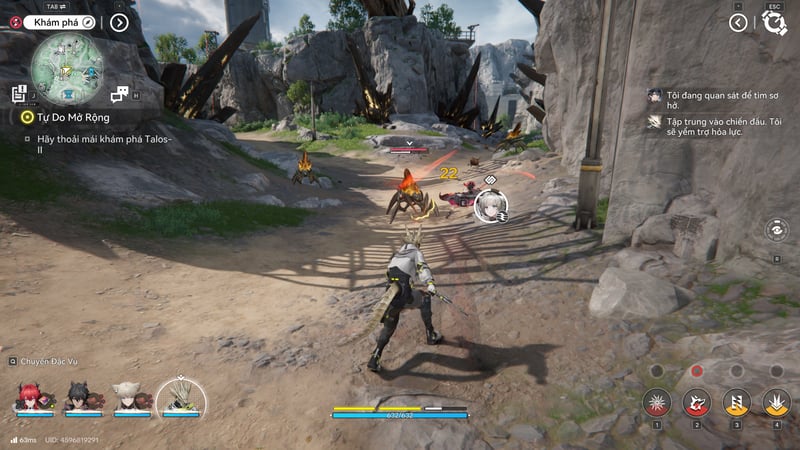Open the mission log clipboard icon
Image resolution: width=800 pixels, height=450 pixels.
(19, 94)
